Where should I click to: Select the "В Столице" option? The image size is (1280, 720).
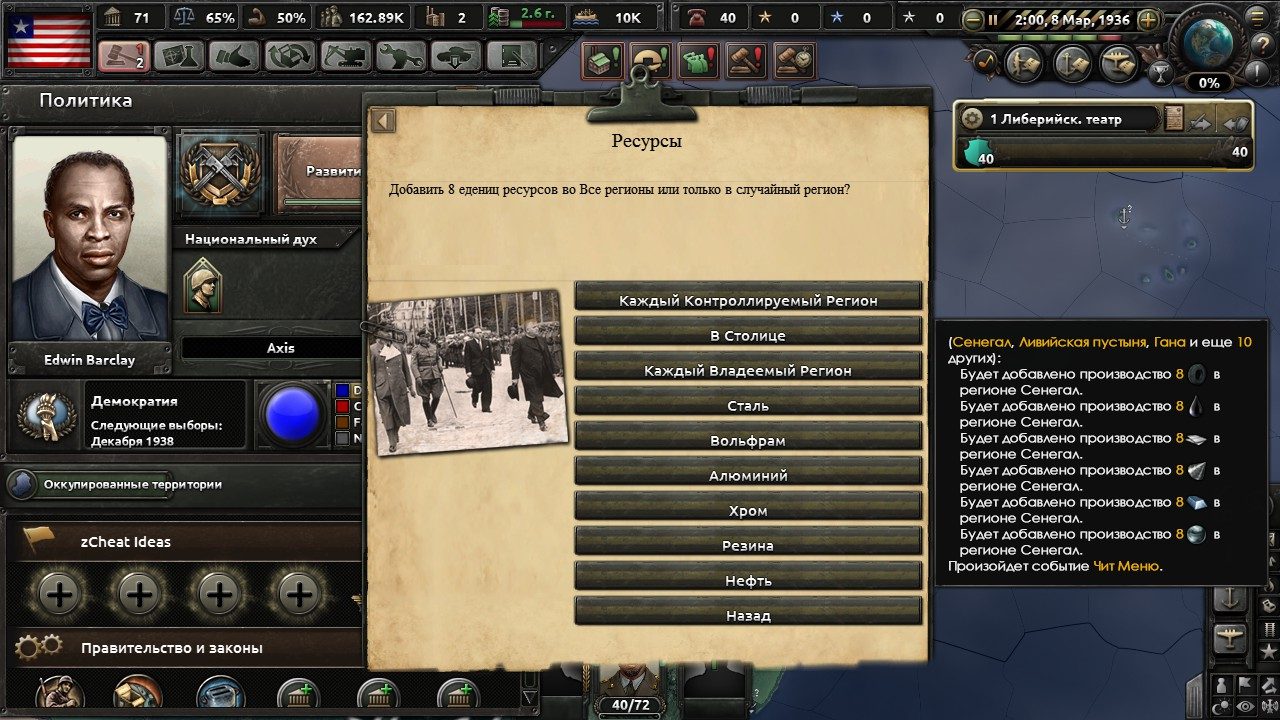748,335
